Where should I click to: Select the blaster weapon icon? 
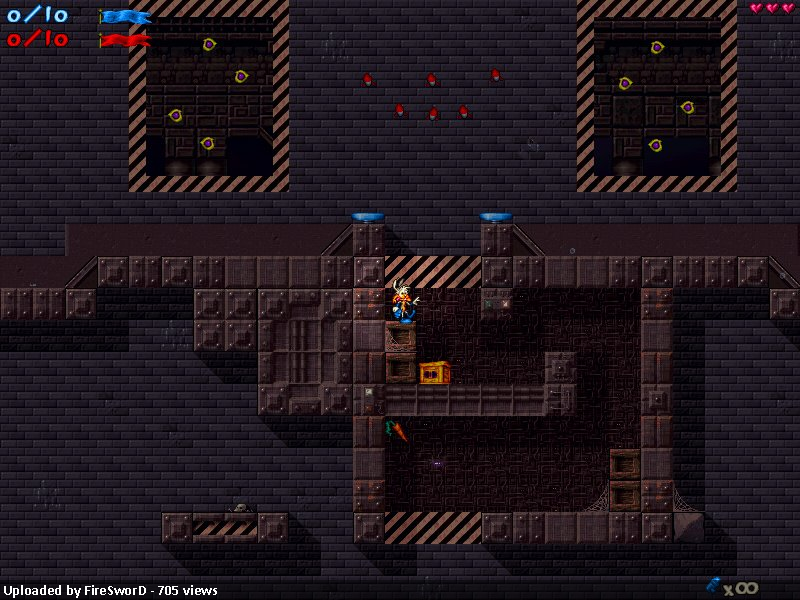pyautogui.click(x=713, y=584)
